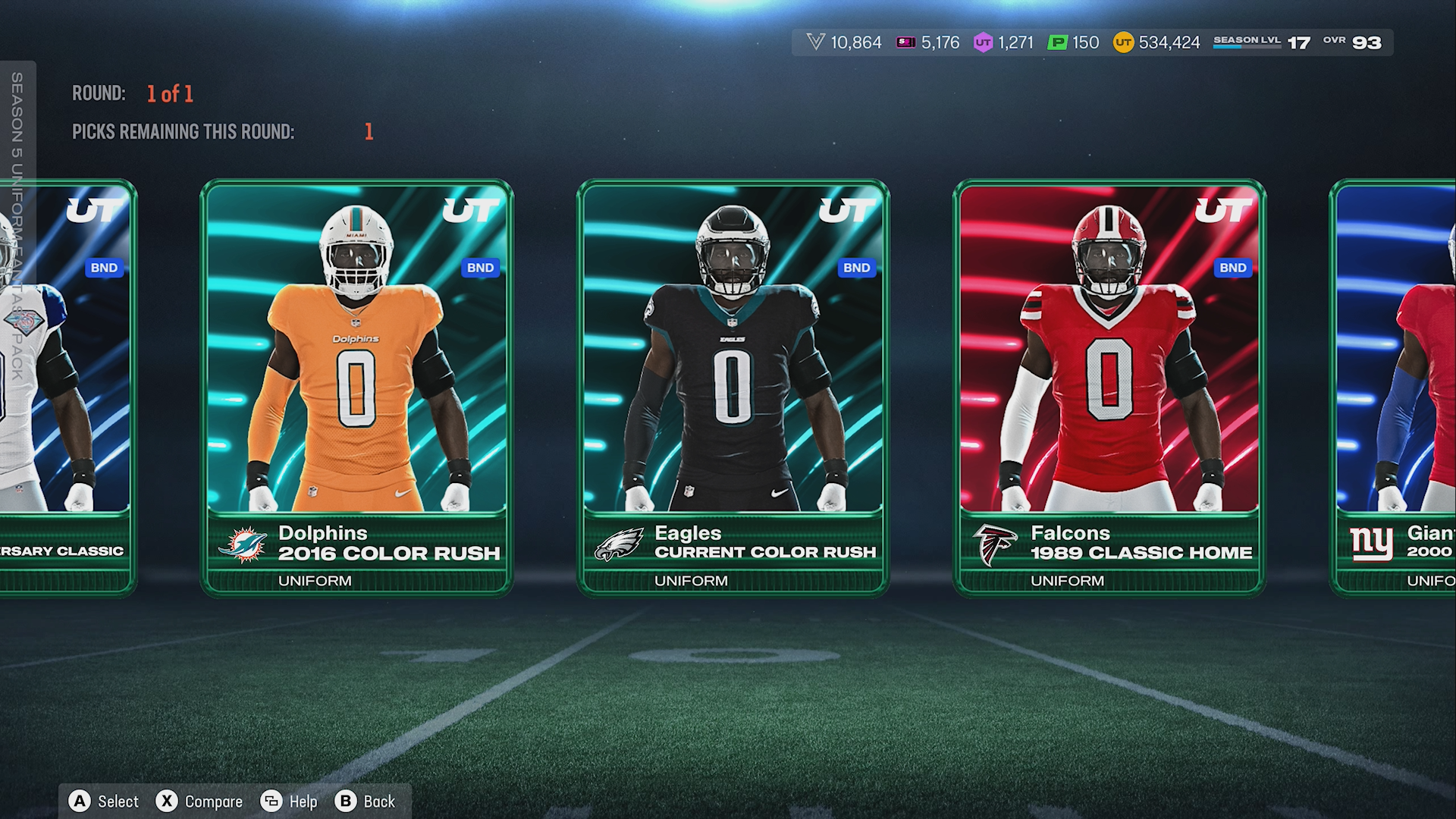
Task: Select the Dolphins 2016 Color Rush uniform card
Action: [x=356, y=387]
